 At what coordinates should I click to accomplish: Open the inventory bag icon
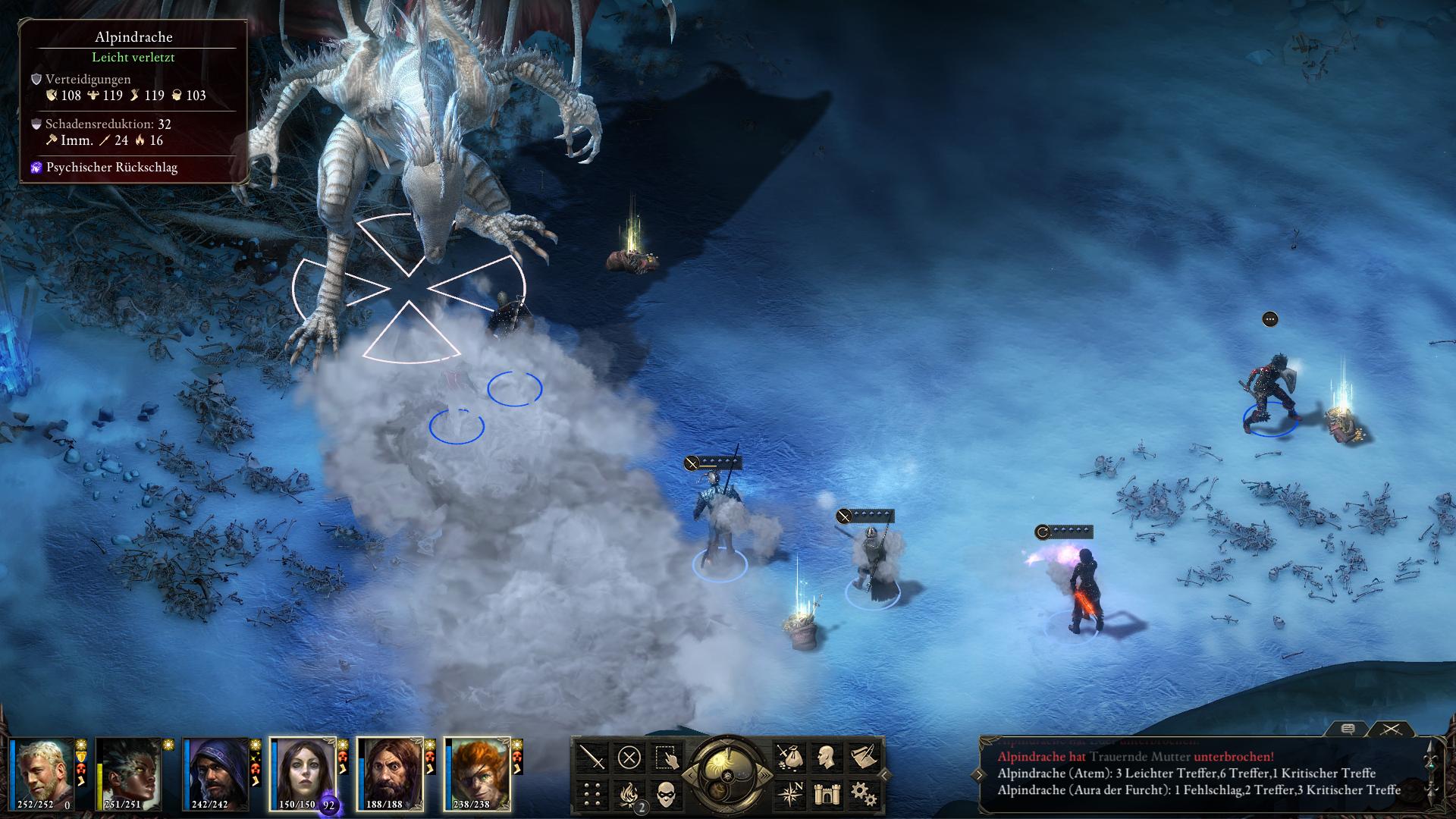(x=789, y=758)
